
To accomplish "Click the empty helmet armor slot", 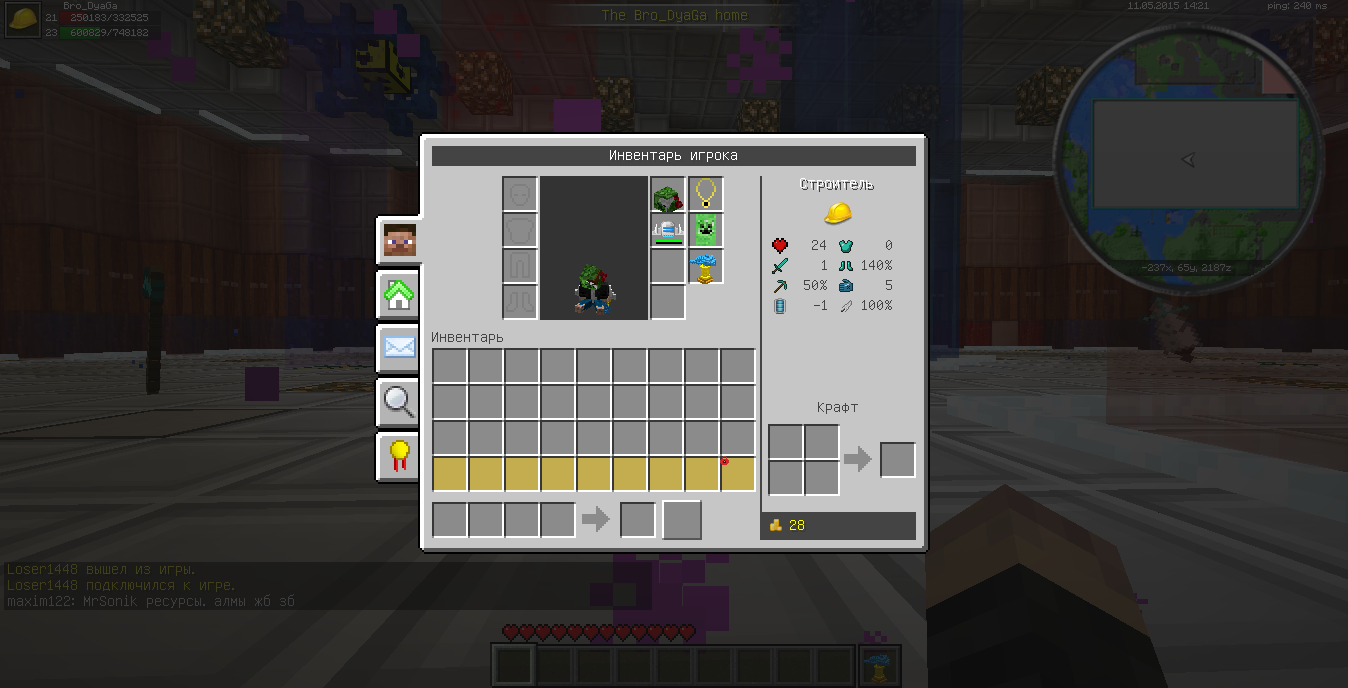I will tap(520, 195).
